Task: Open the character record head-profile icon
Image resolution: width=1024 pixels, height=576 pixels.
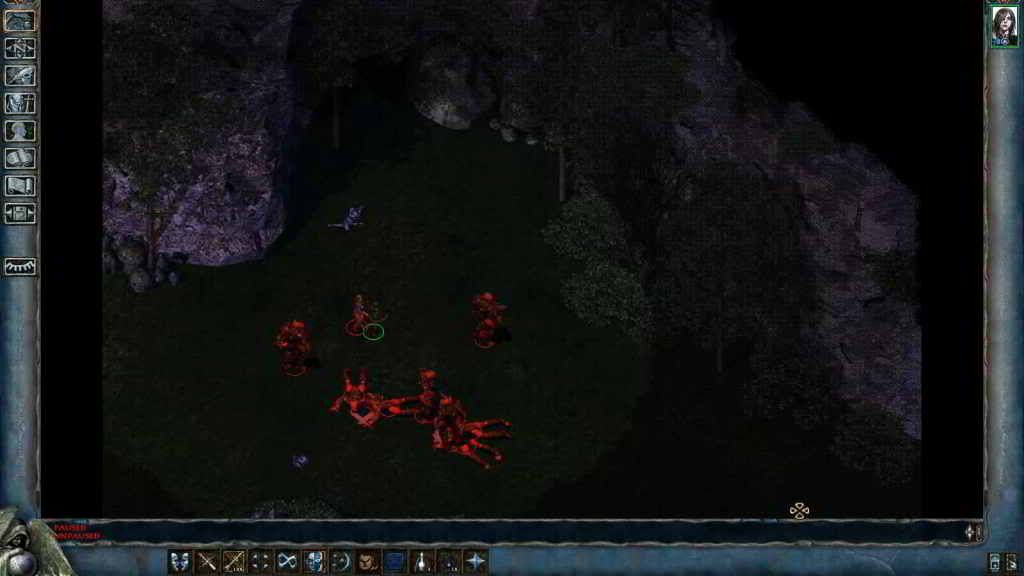Action: click(20, 130)
